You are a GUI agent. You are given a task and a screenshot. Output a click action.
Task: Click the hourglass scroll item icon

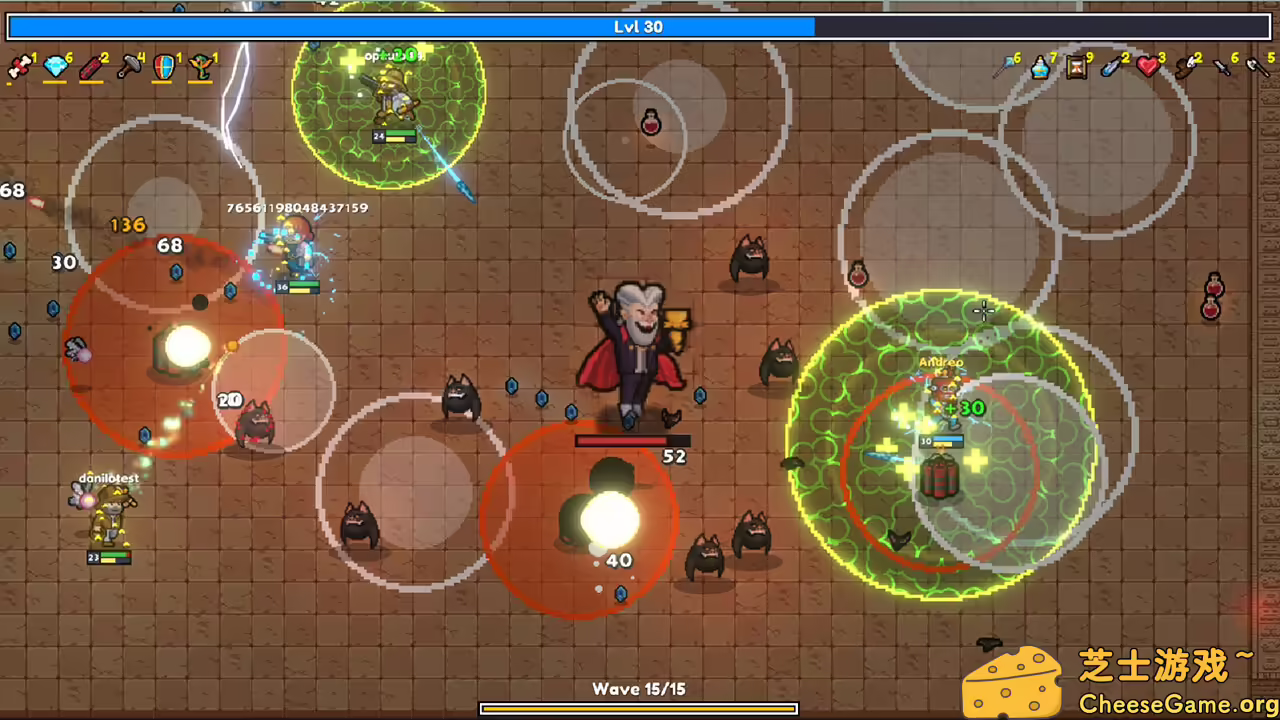pos(1075,68)
